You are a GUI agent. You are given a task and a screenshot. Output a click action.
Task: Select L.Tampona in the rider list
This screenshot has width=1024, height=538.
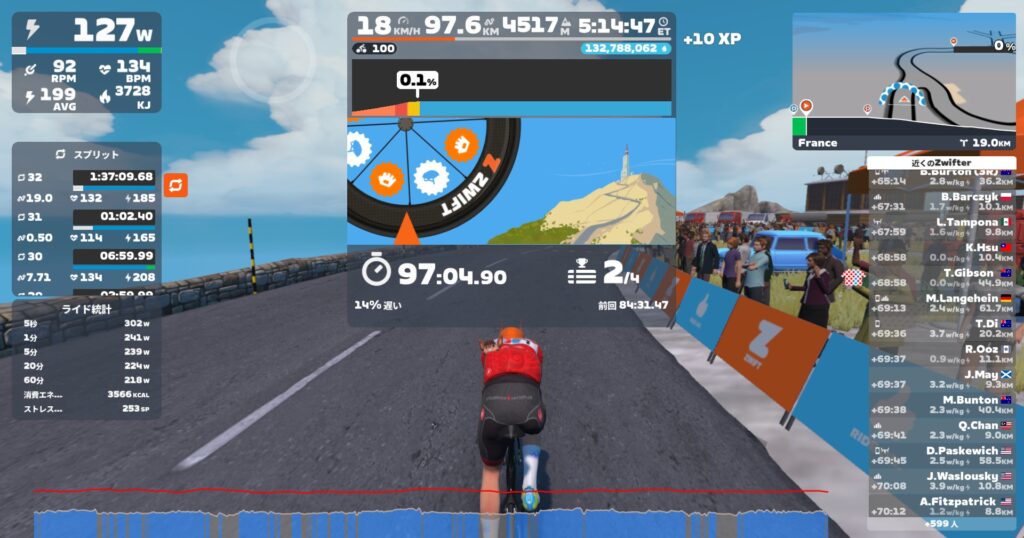coord(942,227)
